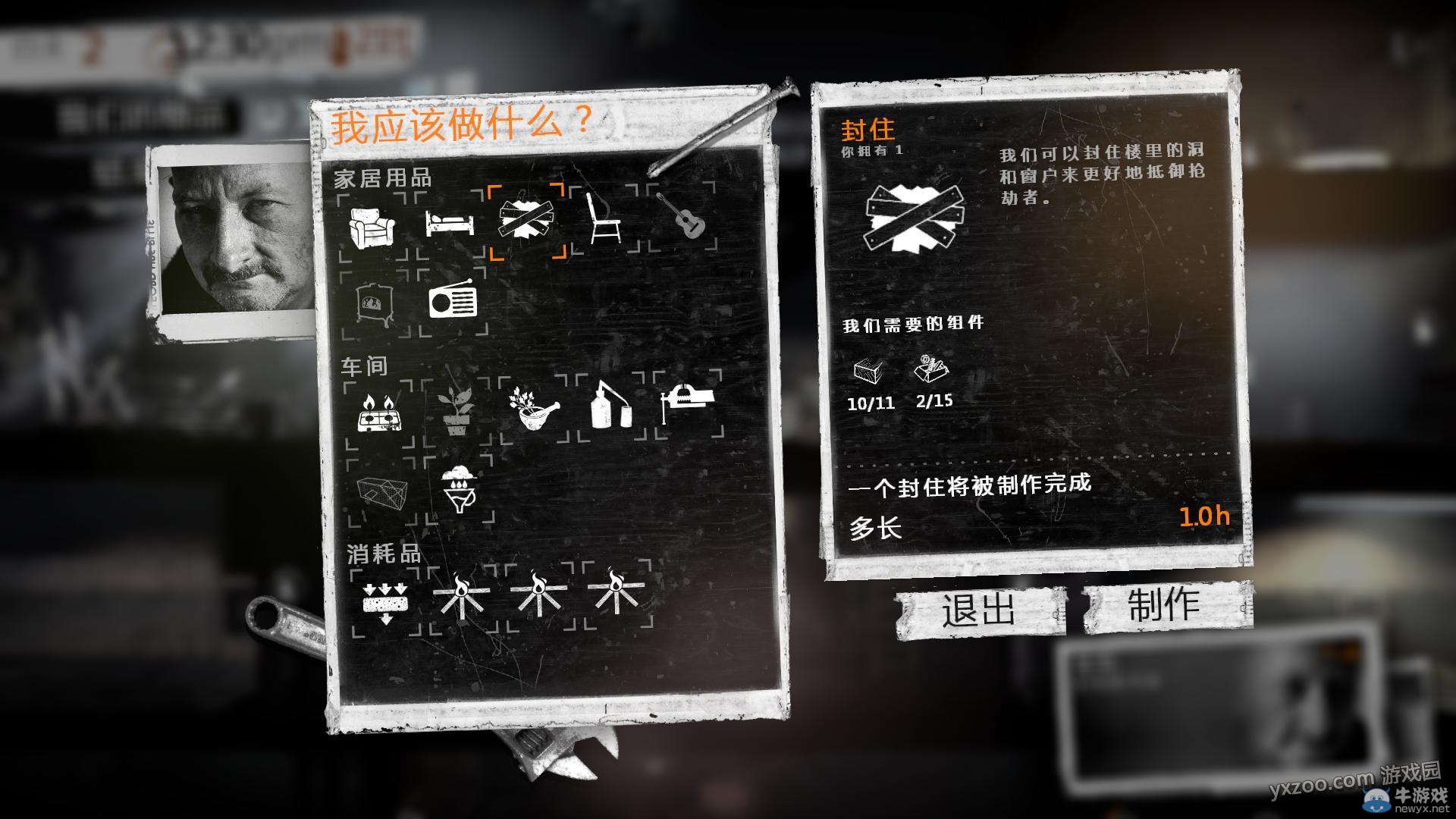Select the radio crafting icon
The height and width of the screenshot is (819, 1456).
tap(454, 303)
